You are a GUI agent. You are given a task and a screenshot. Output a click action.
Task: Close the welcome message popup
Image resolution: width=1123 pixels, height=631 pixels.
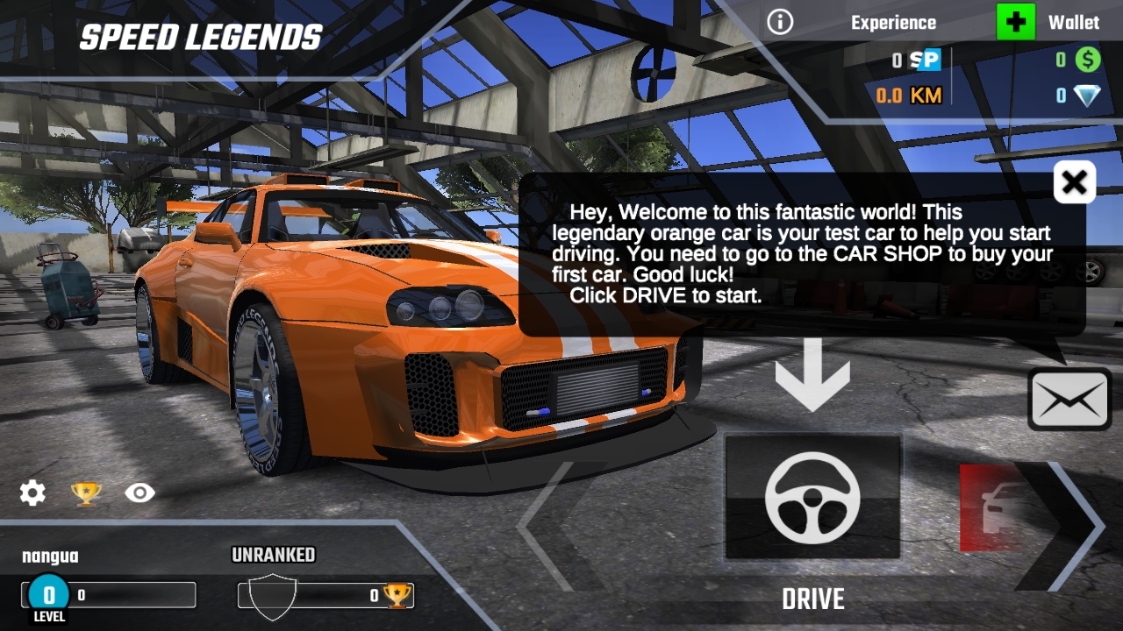coord(1074,182)
